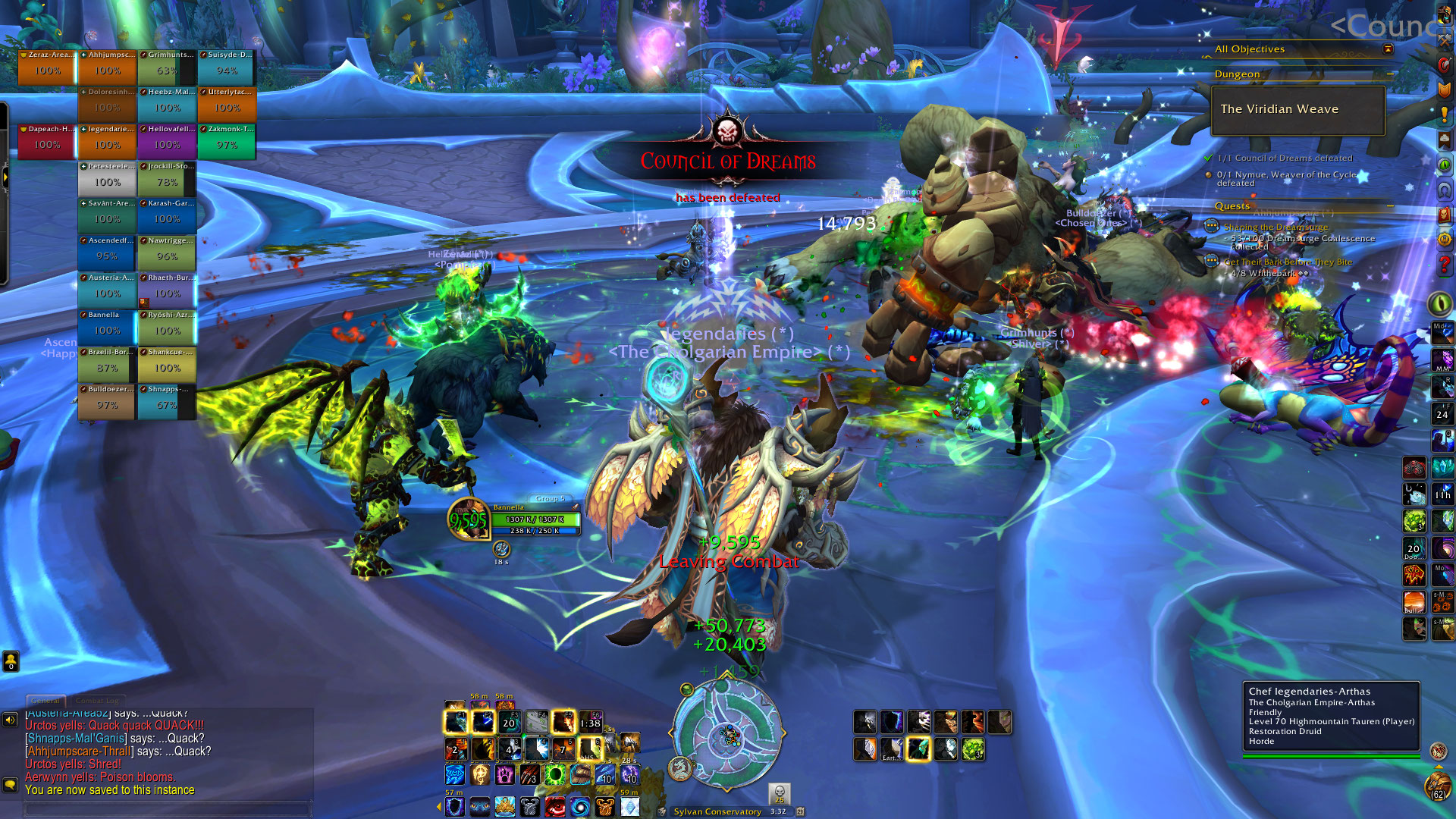Open The Viridian Weave scenario block
1456x819 pixels.
pyautogui.click(x=1298, y=110)
